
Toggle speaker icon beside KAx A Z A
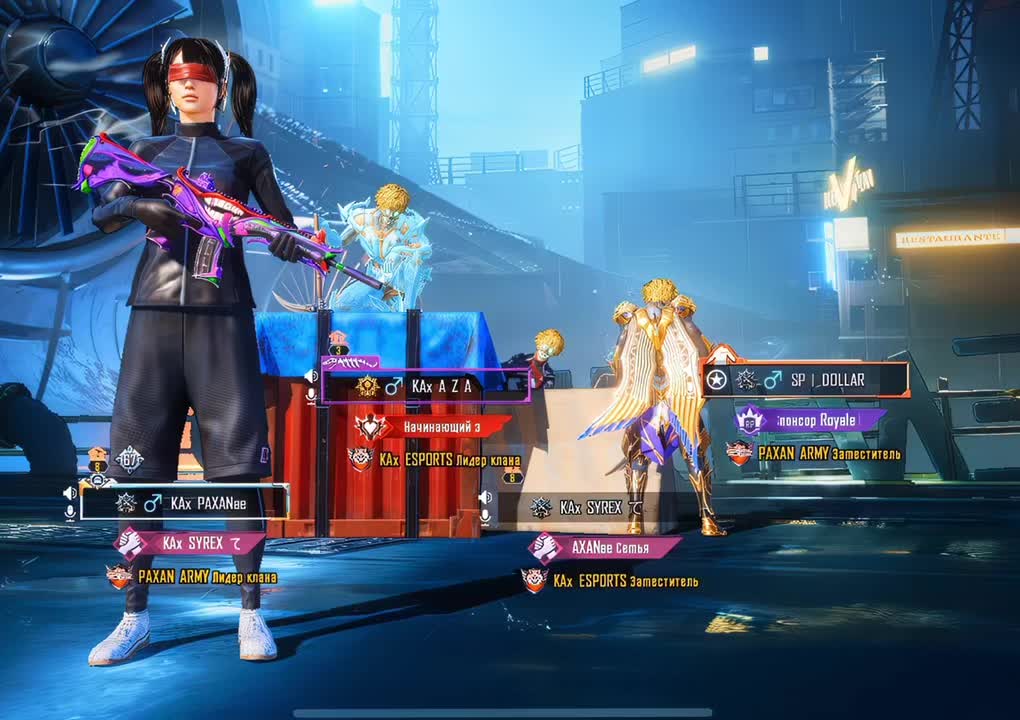point(311,376)
